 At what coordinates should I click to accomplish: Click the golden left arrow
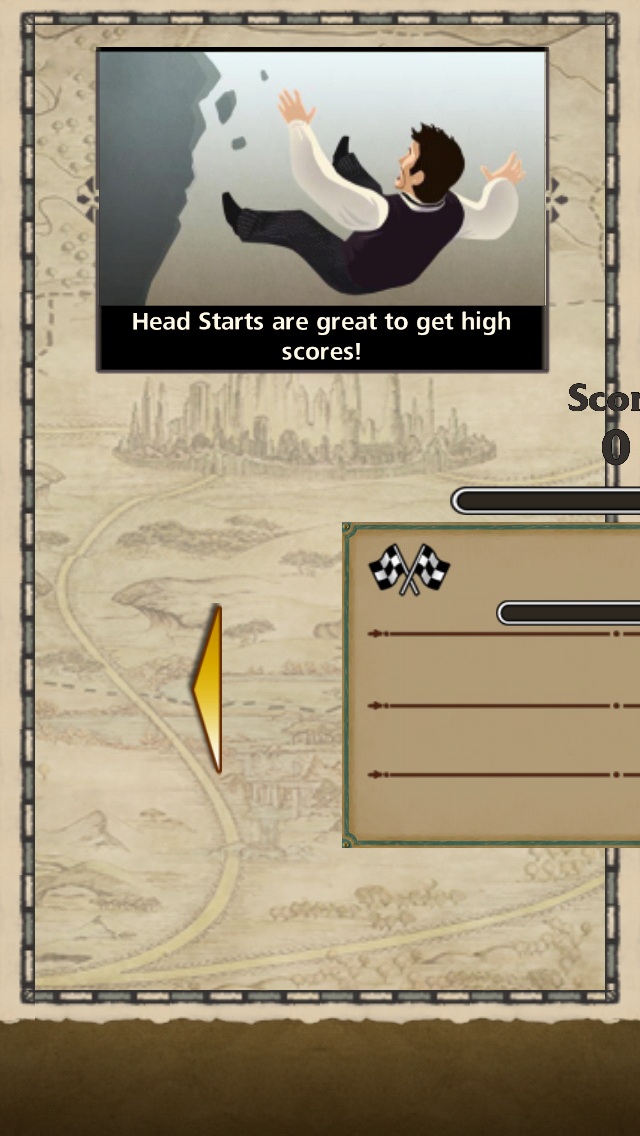tap(208, 688)
